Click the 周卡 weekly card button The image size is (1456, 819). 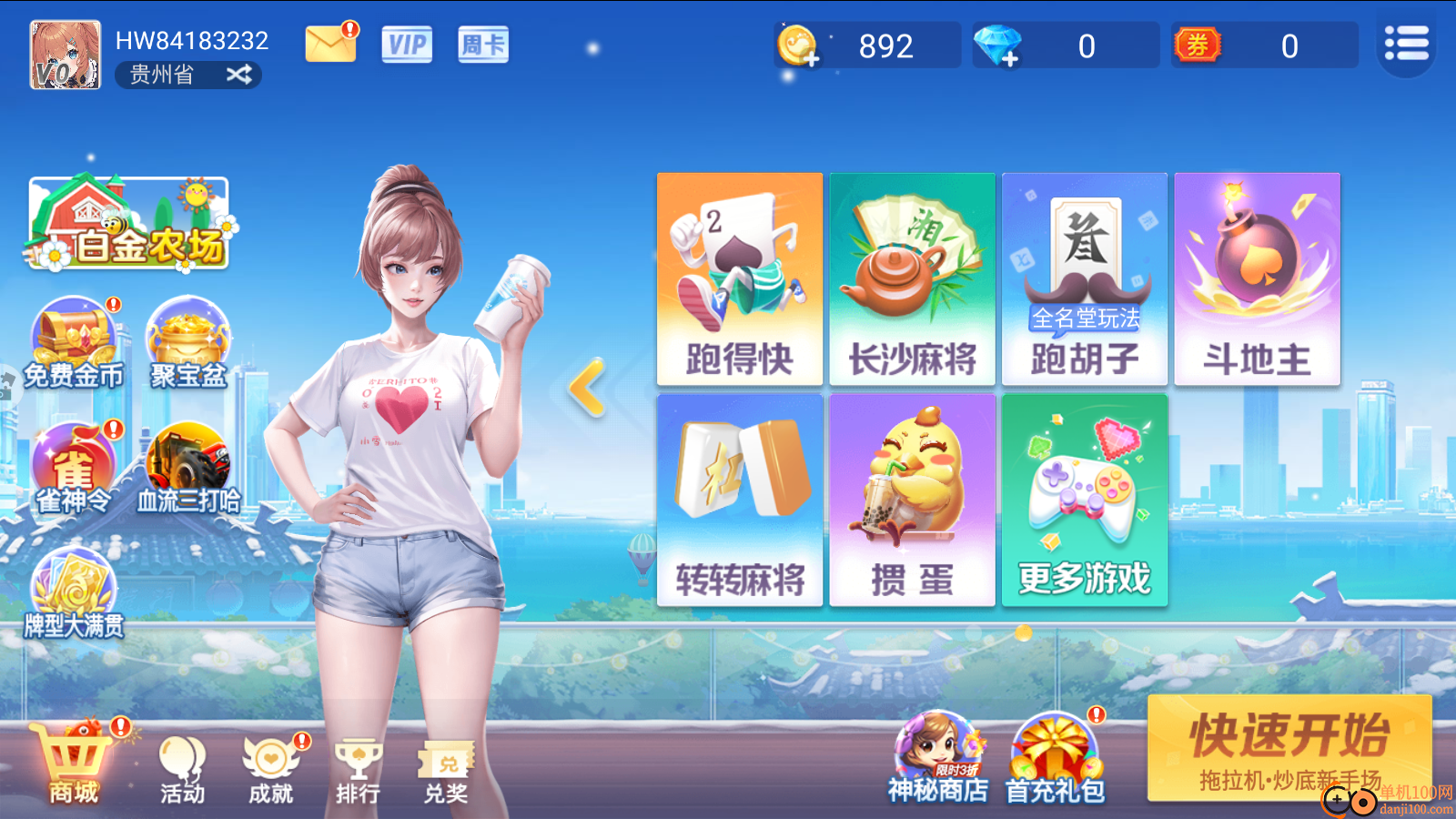click(x=482, y=45)
